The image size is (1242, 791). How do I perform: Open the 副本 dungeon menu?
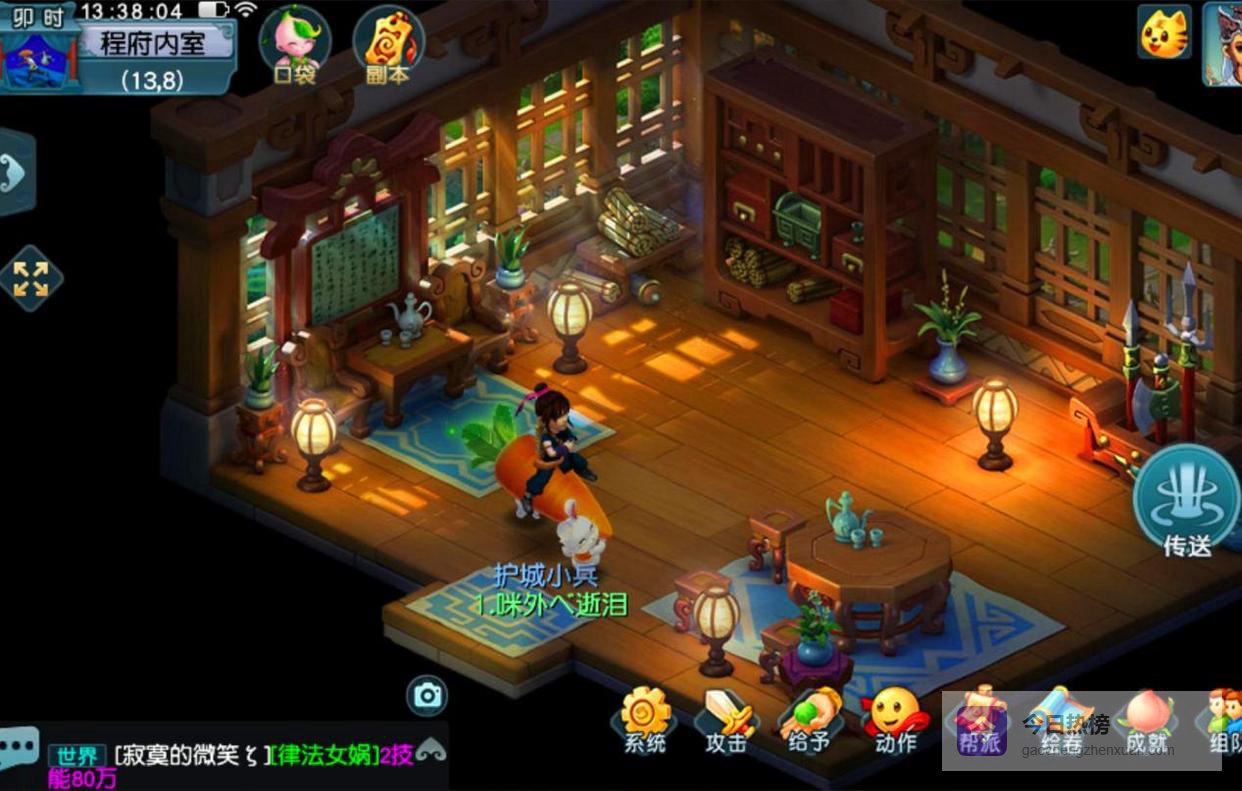pyautogui.click(x=388, y=44)
